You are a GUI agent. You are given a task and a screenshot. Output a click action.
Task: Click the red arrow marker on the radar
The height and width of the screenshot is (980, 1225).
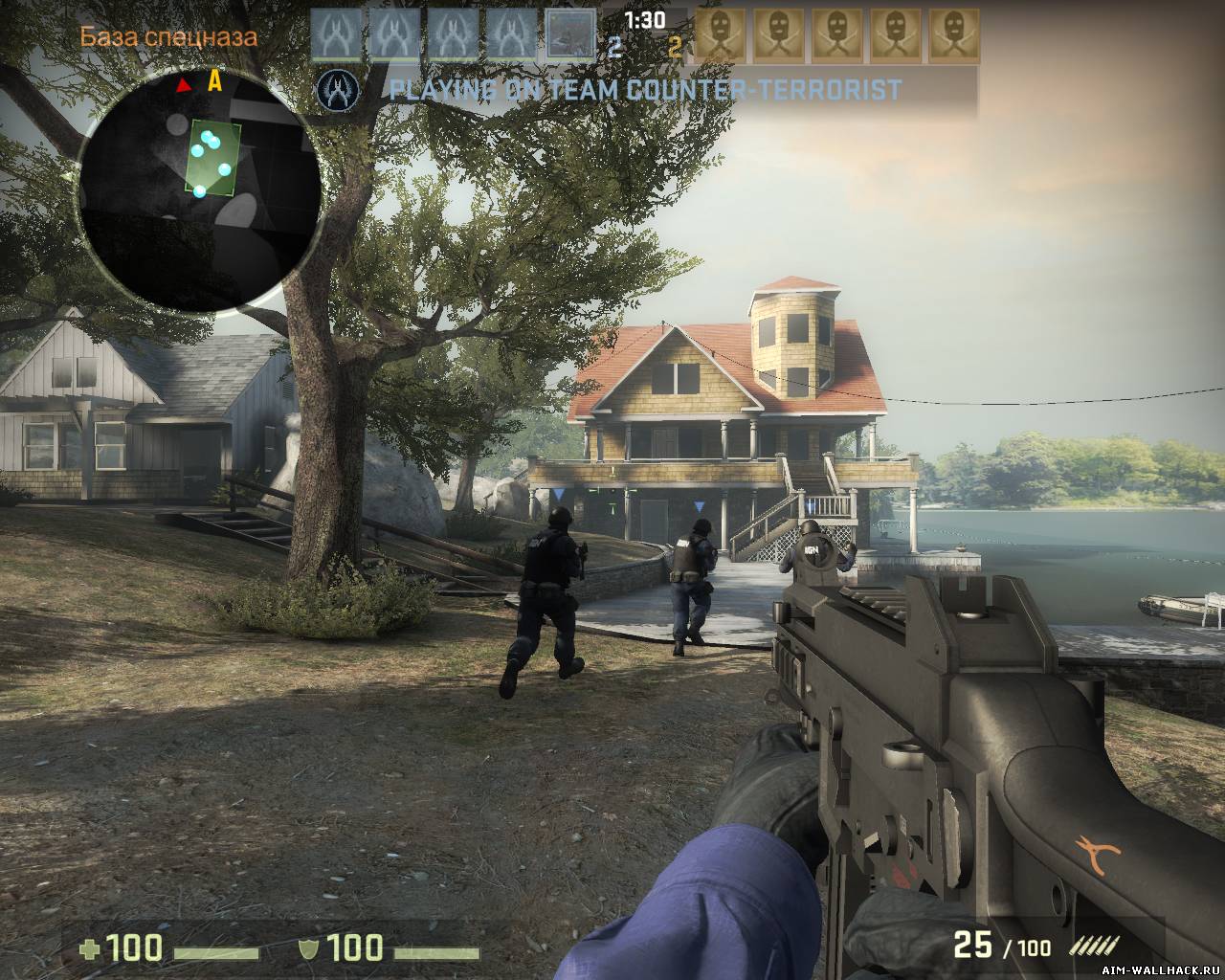coord(185,86)
